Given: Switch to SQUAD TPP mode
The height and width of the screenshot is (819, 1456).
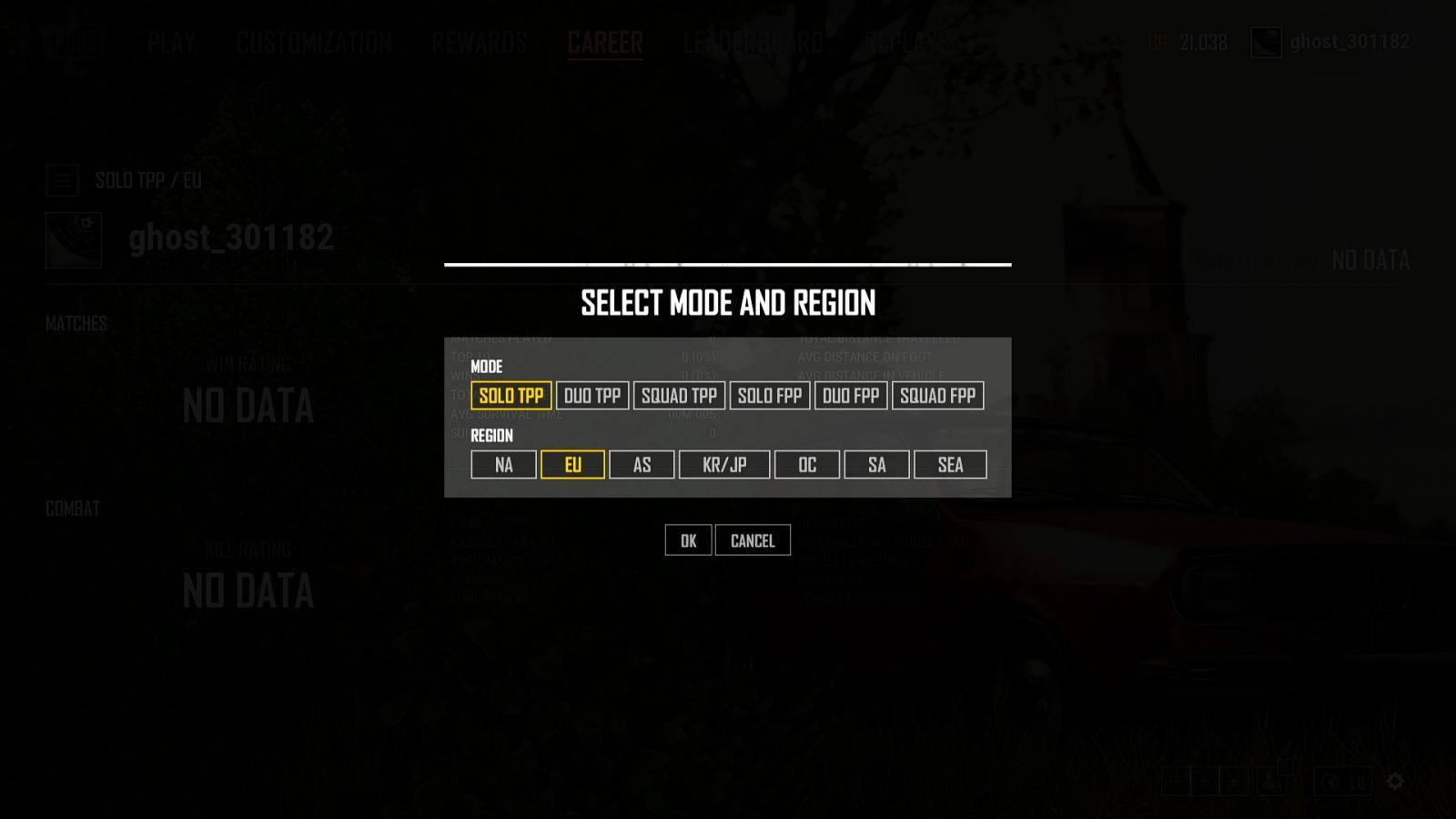Looking at the screenshot, I should tap(679, 396).
